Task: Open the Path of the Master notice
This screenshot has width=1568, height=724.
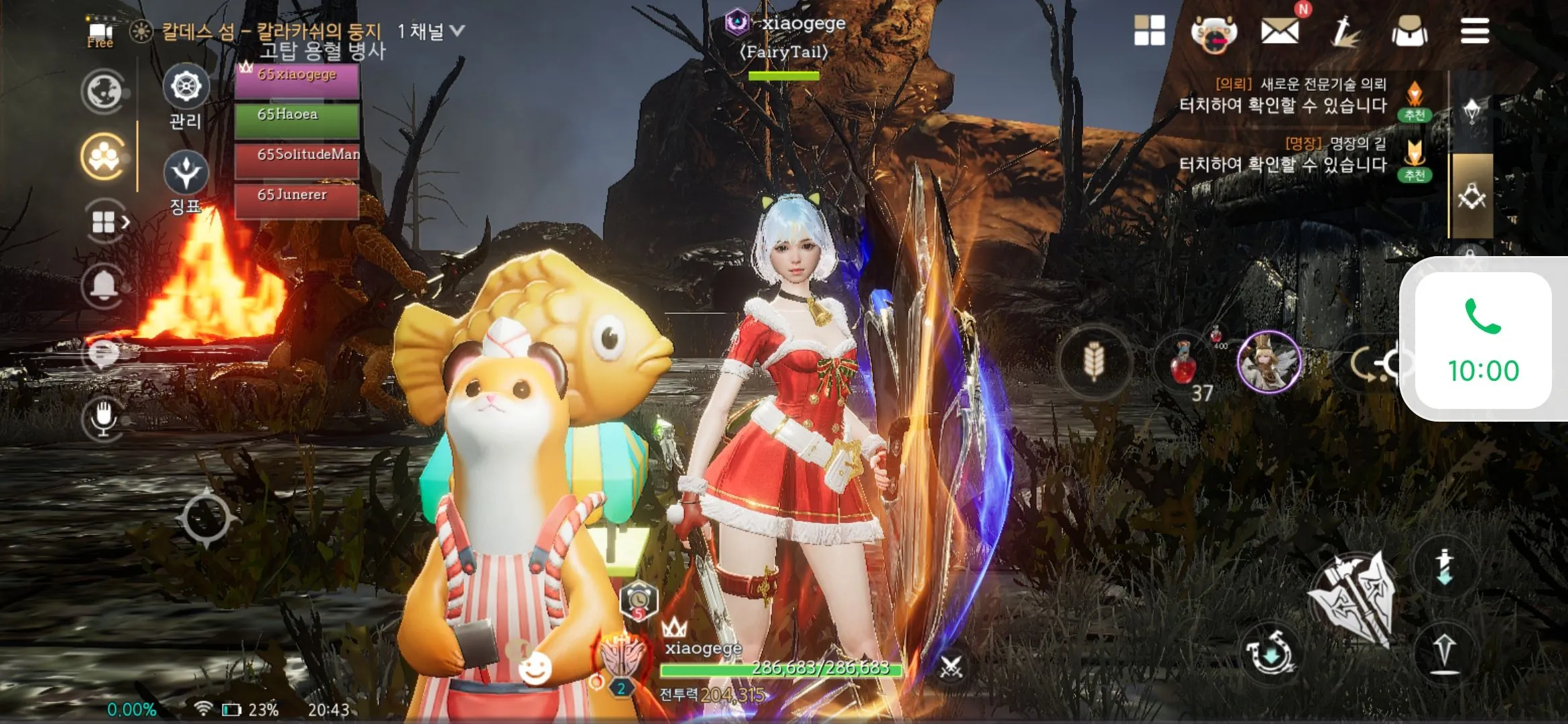Action: click(x=1283, y=155)
